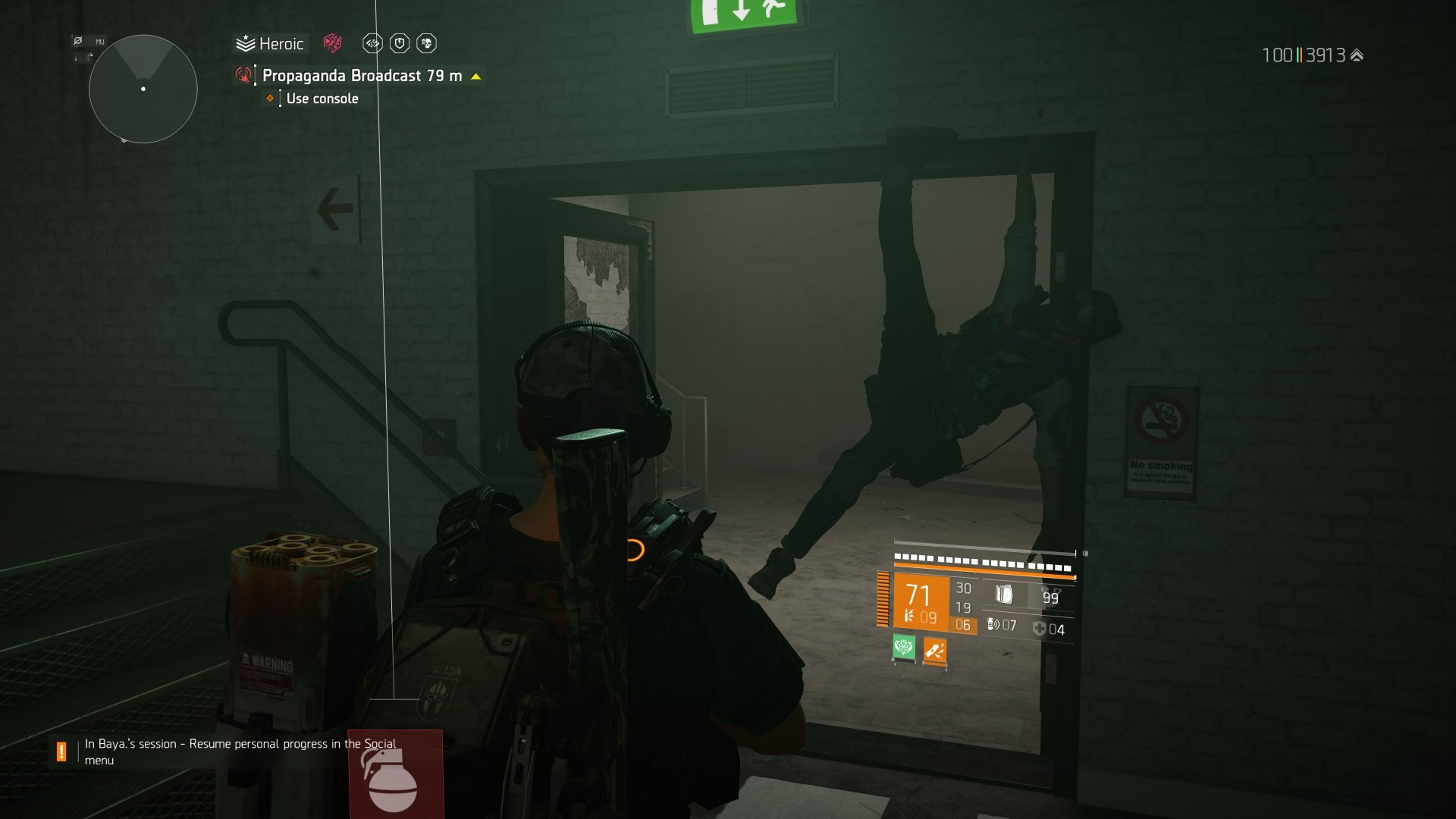Screen dimensions: 1456x819
Task: Toggle the orange diamond beside Use console
Action: click(269, 99)
